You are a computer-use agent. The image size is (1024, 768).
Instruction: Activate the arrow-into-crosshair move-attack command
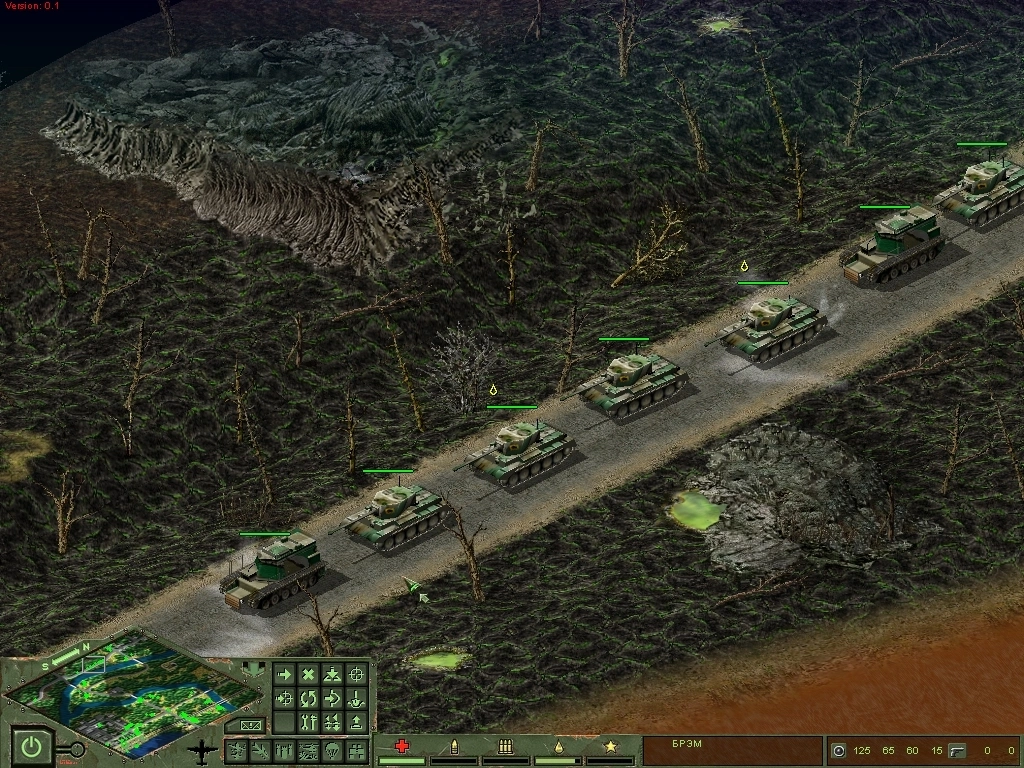coord(285,698)
